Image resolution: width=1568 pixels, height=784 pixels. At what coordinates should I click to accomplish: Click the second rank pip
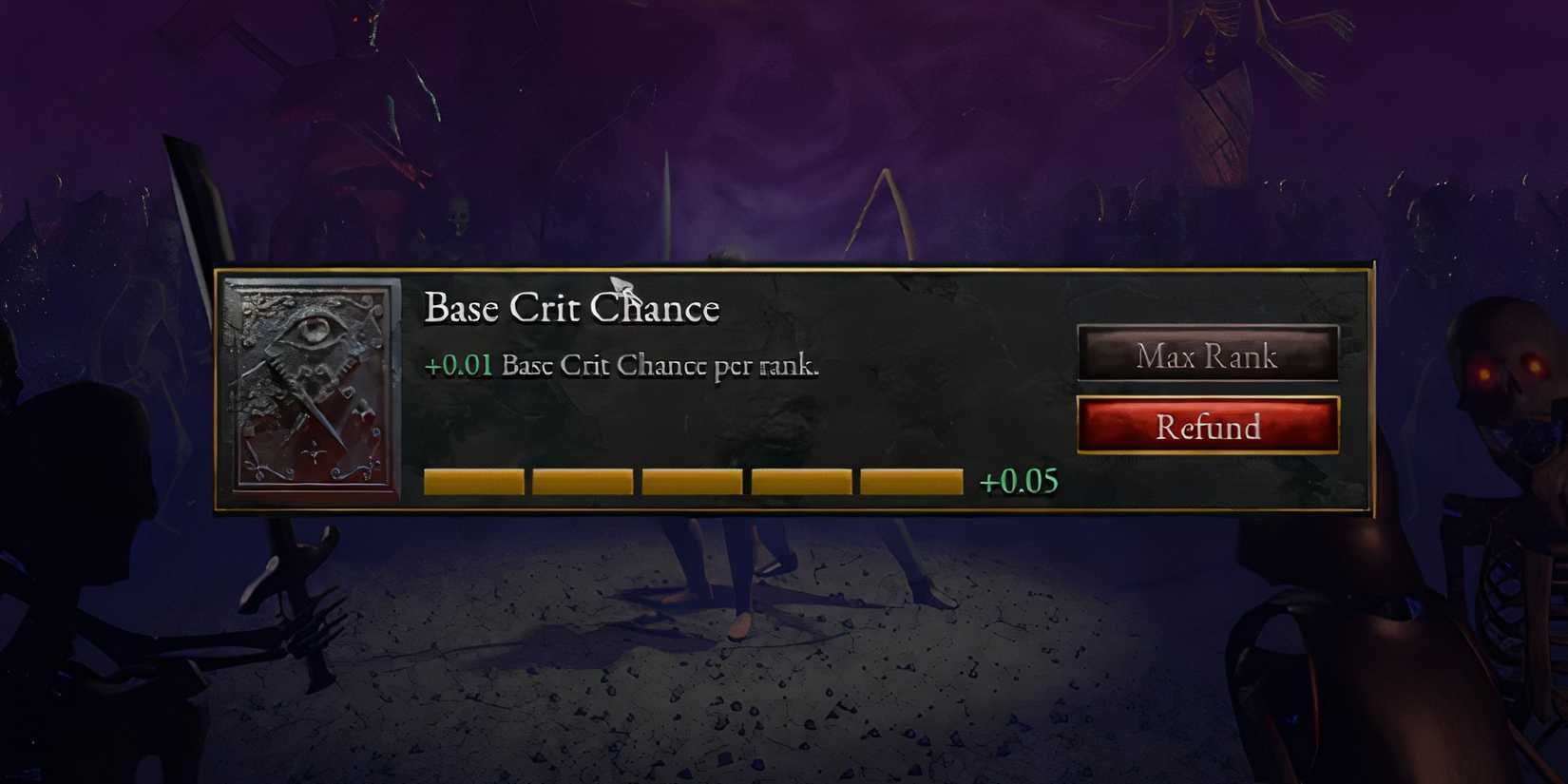click(x=582, y=480)
